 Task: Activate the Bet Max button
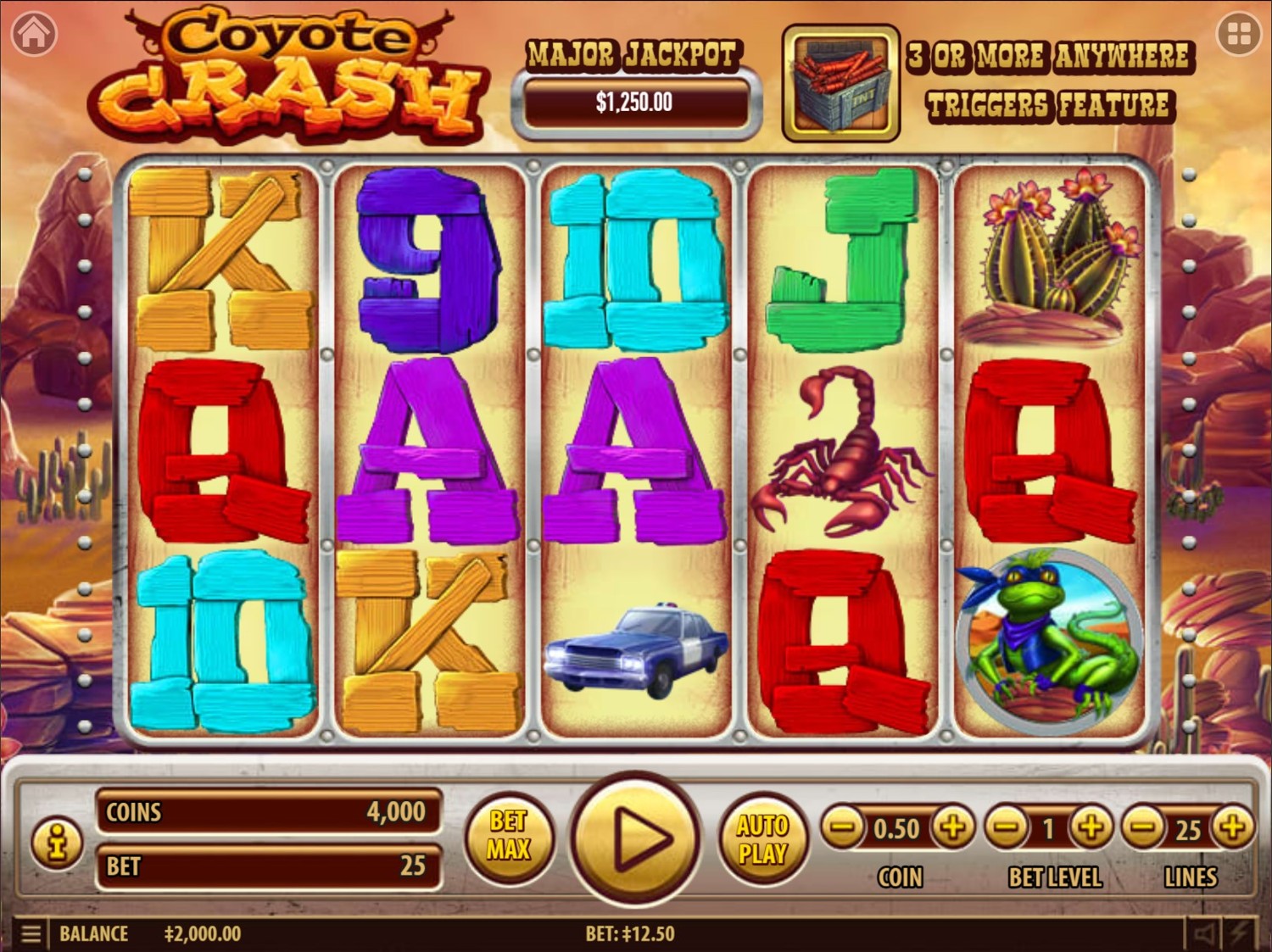point(509,835)
